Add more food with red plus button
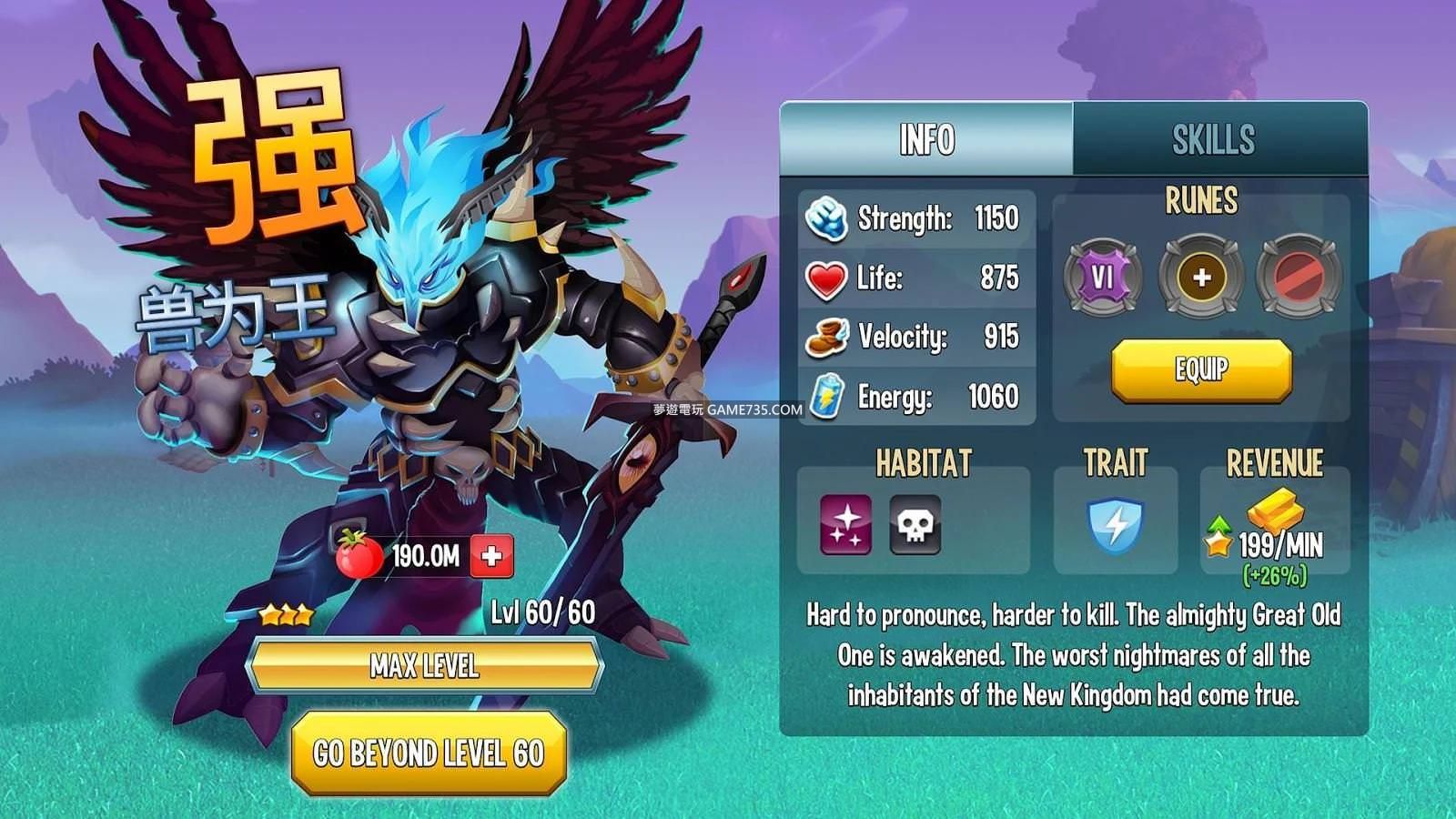The width and height of the screenshot is (1456, 819). point(491,556)
